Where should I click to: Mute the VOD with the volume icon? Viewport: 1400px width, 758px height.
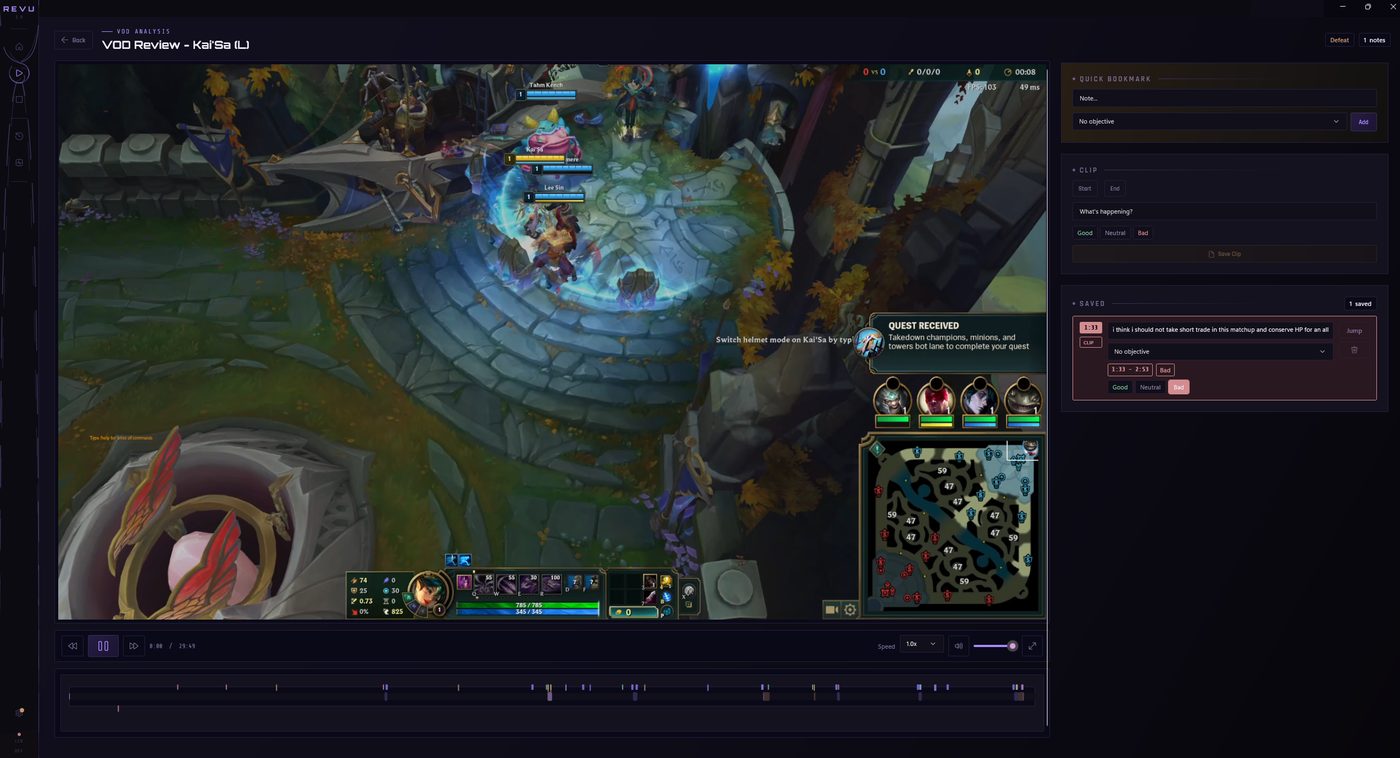957,645
